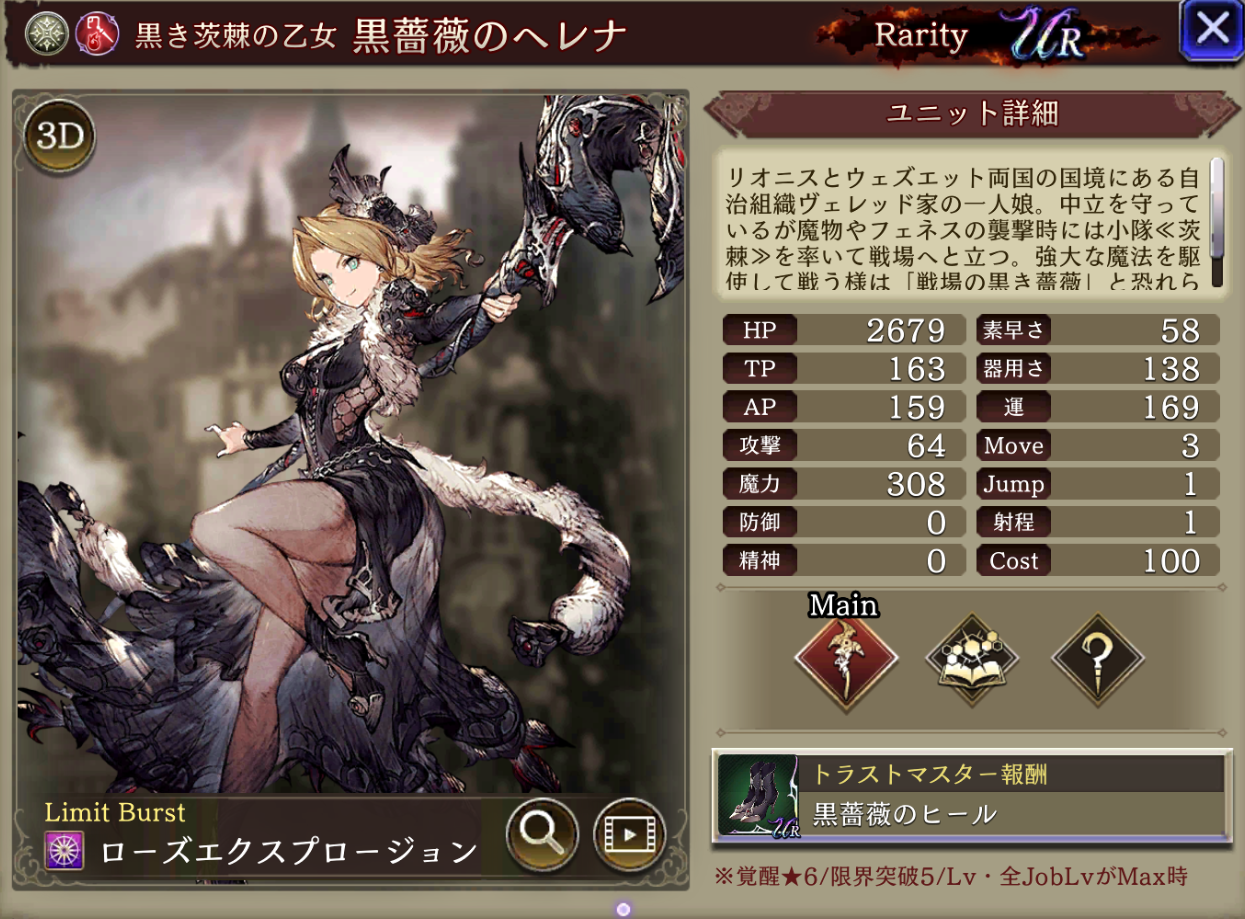The image size is (1245, 919).
Task: Play the Limit Burst video preview
Action: tap(629, 831)
